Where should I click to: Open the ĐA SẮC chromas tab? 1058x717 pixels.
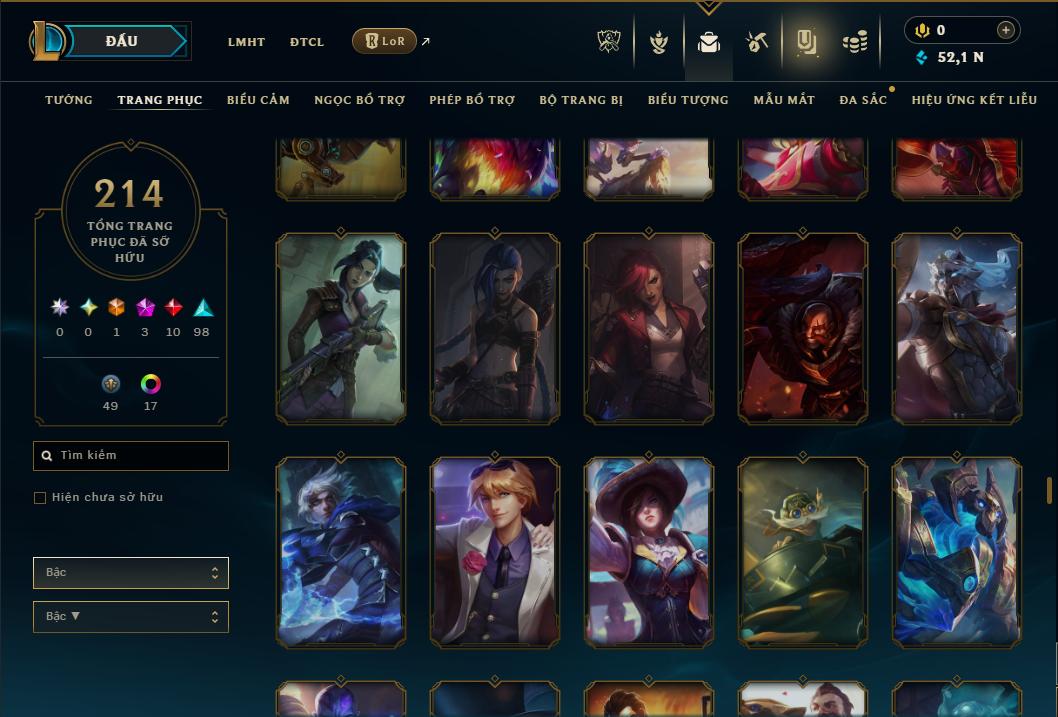pos(863,100)
